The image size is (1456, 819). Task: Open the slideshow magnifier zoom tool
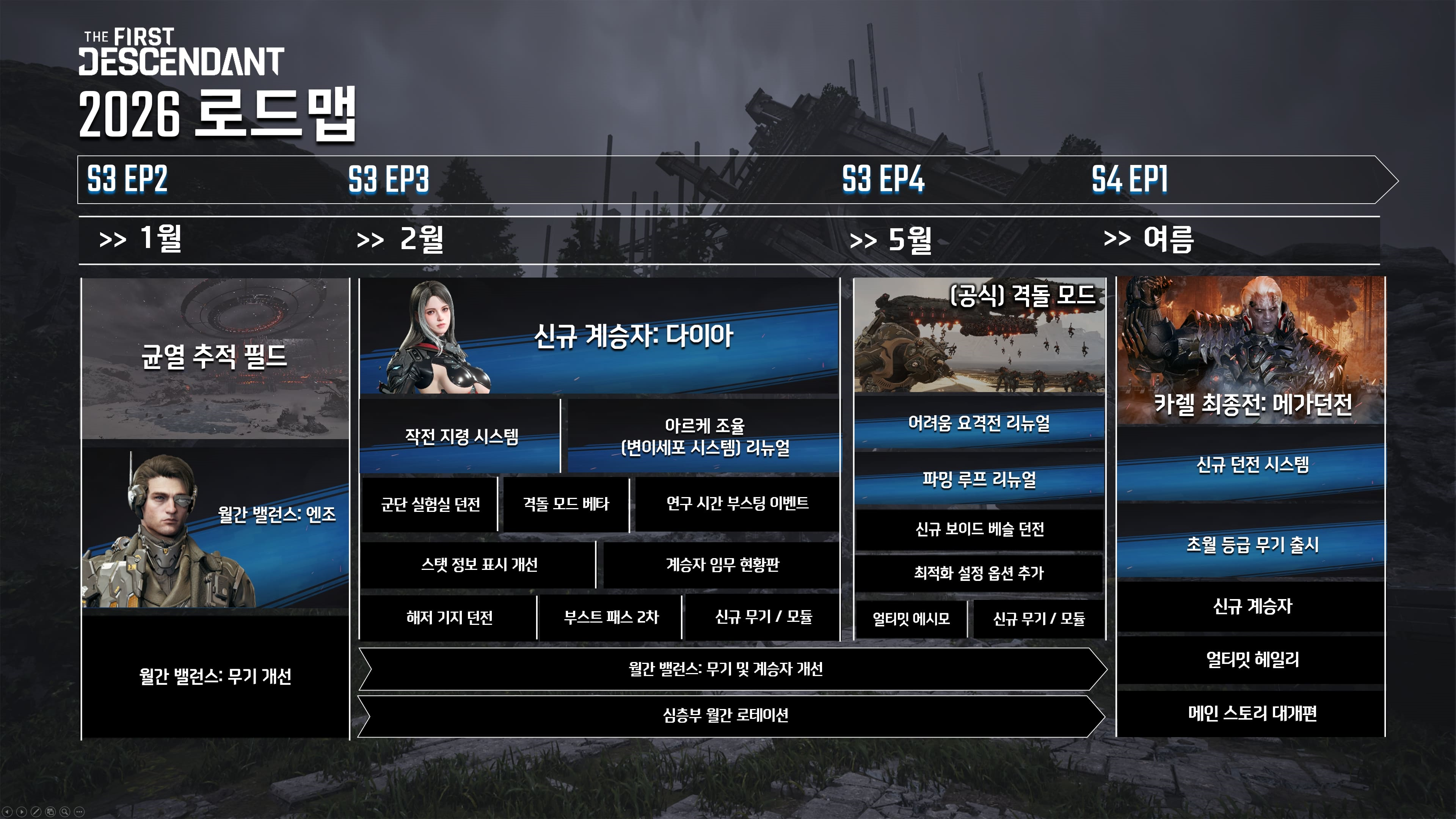point(64,812)
